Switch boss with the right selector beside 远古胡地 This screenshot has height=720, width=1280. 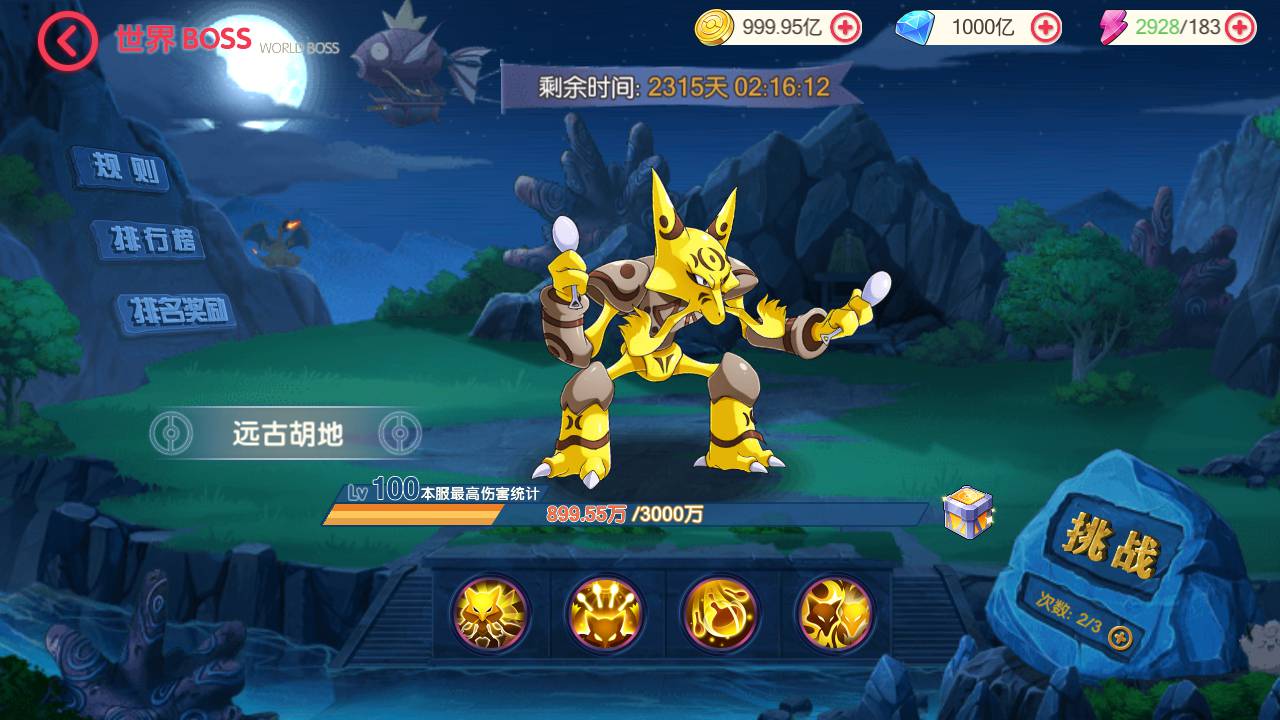click(x=400, y=434)
